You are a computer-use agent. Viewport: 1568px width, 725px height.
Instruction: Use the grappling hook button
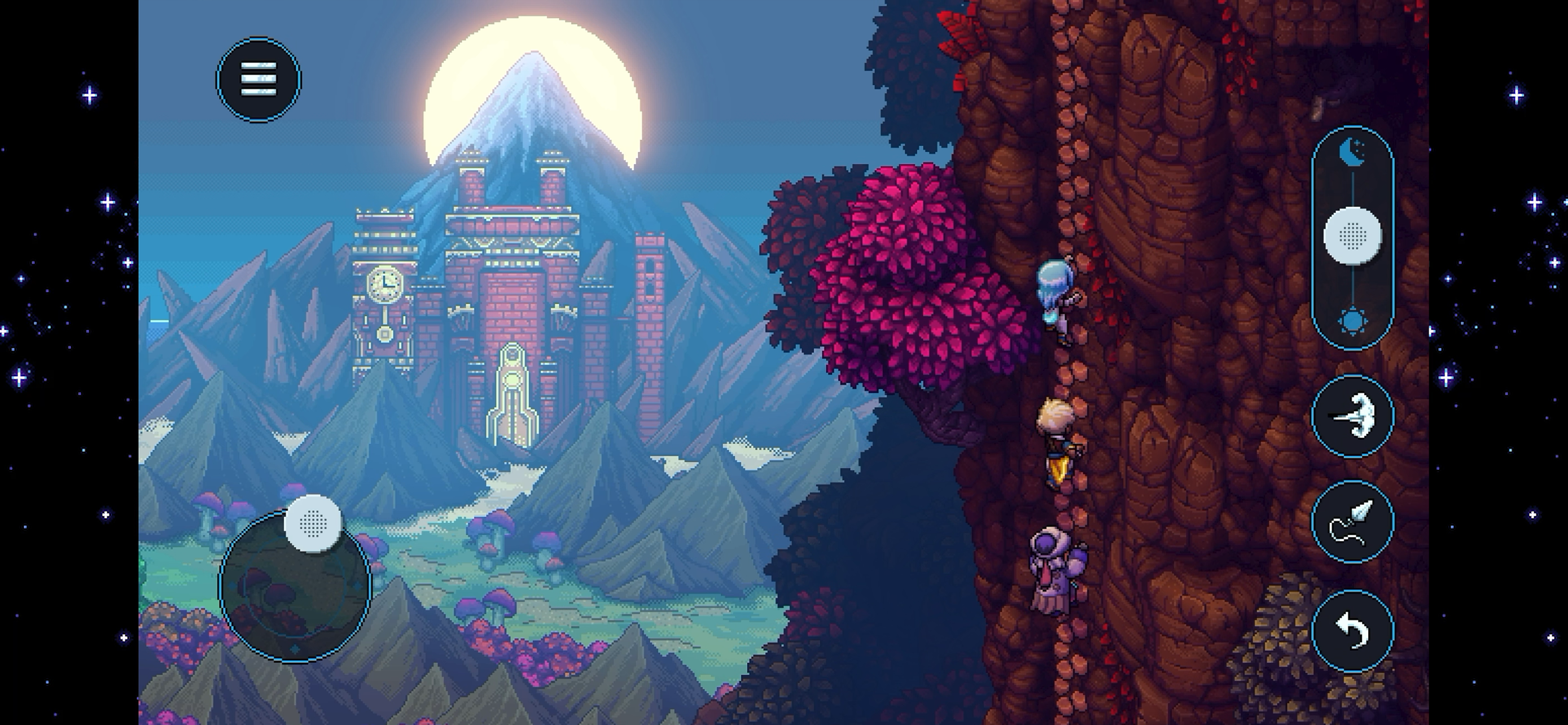tap(1352, 522)
